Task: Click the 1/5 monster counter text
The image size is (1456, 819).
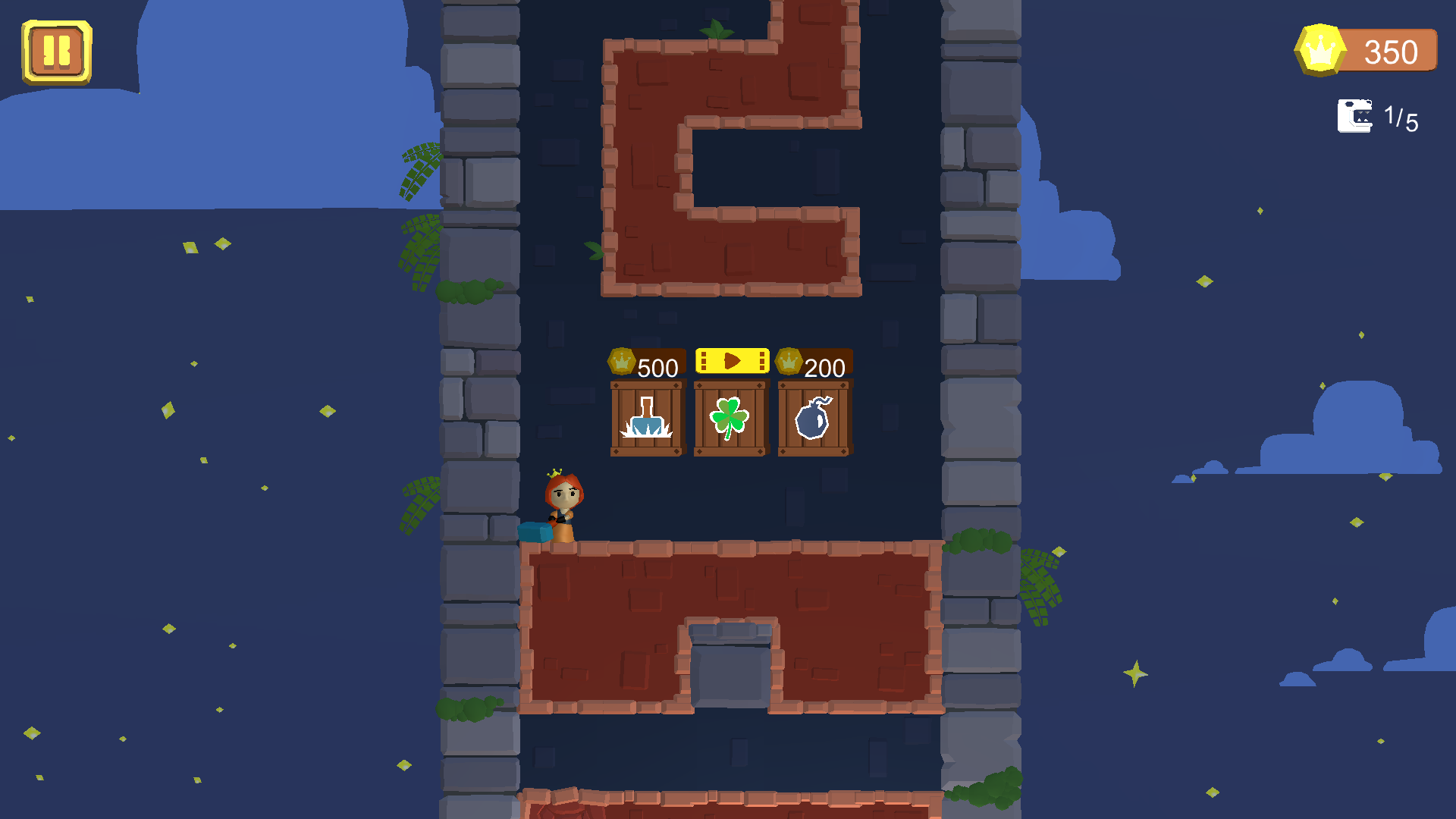Action: tap(1401, 116)
